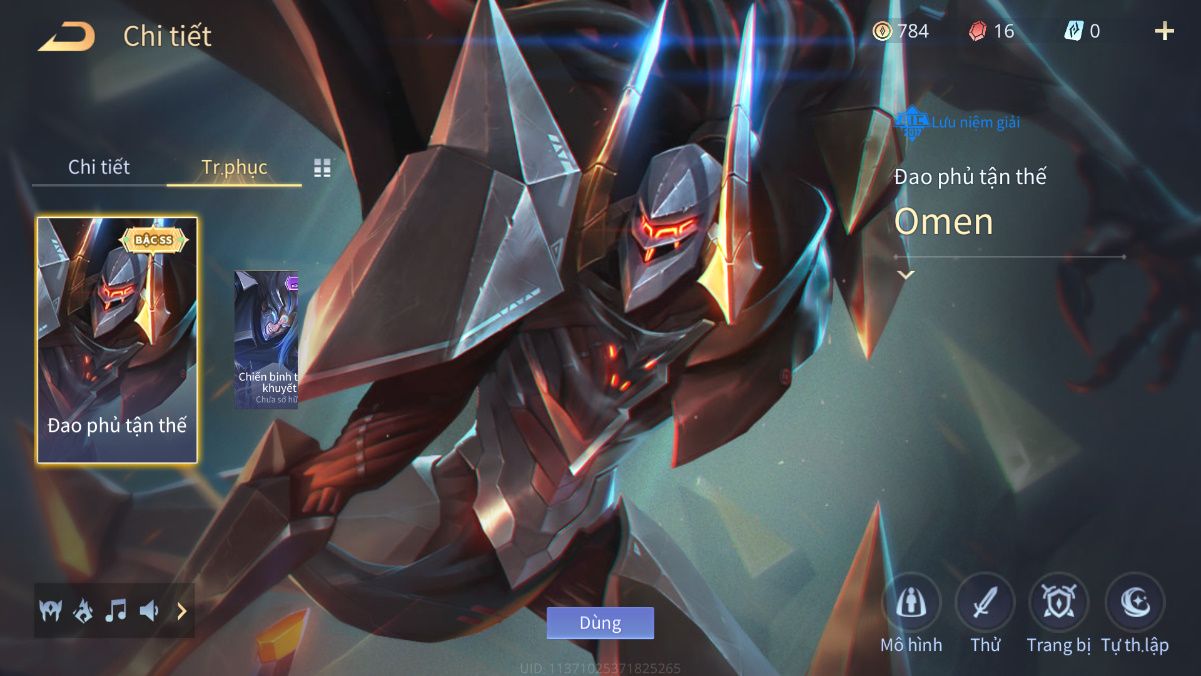Viewport: 1201px width, 676px height.
Task: Select the Tr.phục tab
Action: click(234, 167)
